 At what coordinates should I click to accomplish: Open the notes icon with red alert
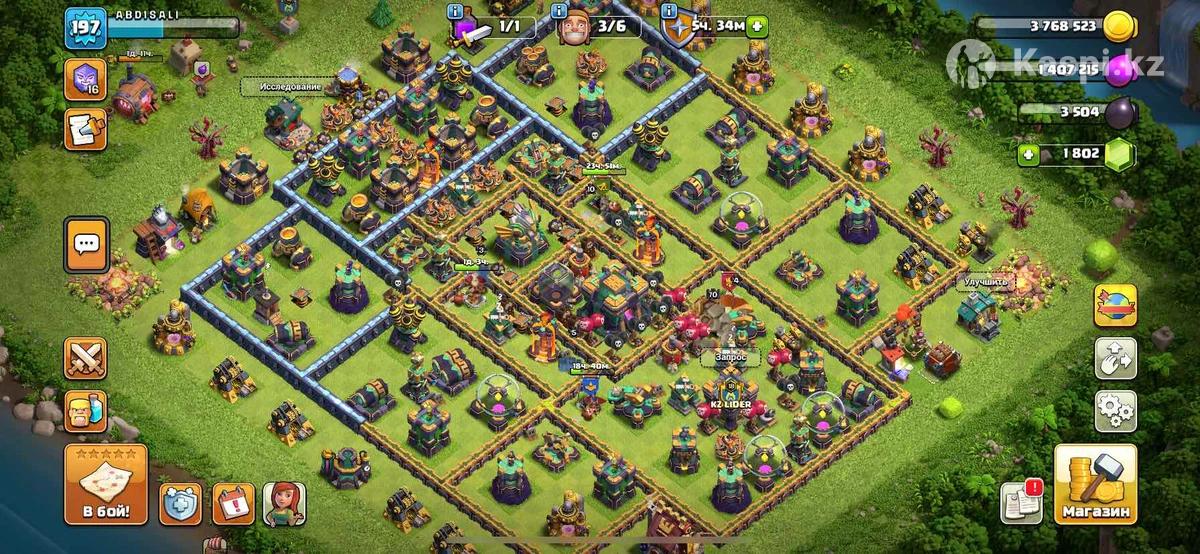(x=1022, y=502)
